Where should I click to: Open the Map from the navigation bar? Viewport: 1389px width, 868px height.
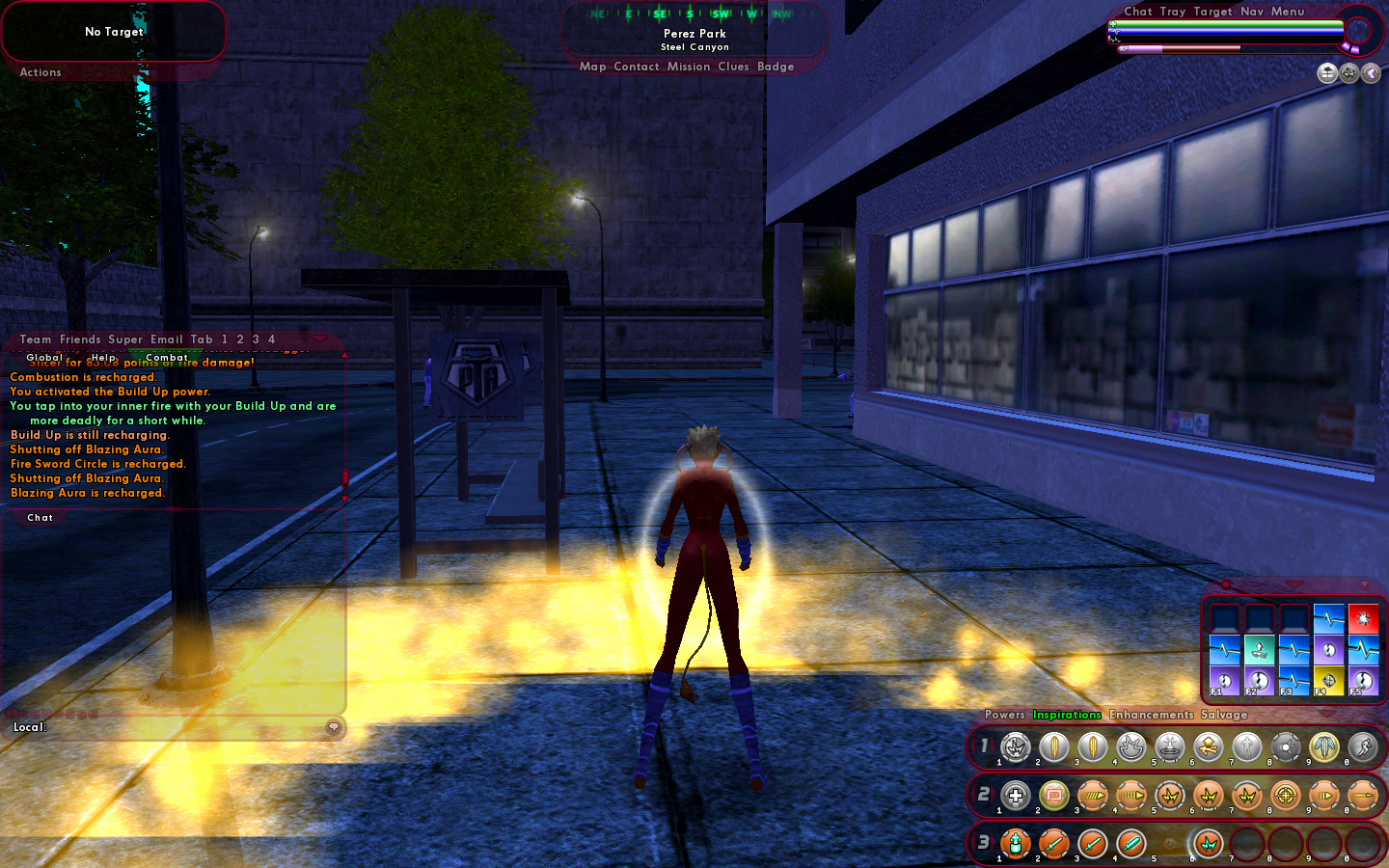coord(592,67)
